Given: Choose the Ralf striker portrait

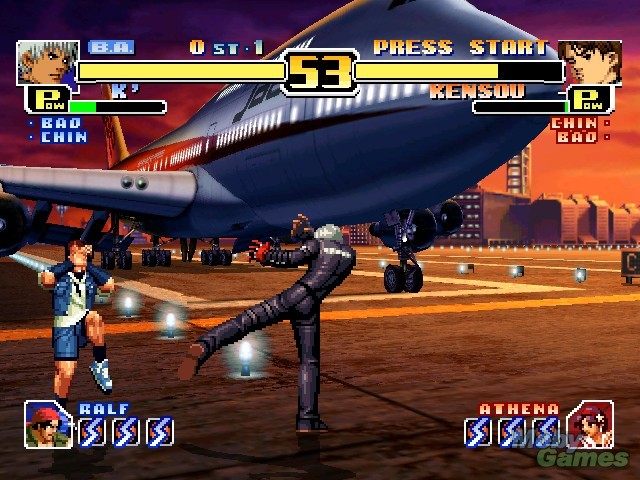Looking at the screenshot, I should tap(48, 424).
